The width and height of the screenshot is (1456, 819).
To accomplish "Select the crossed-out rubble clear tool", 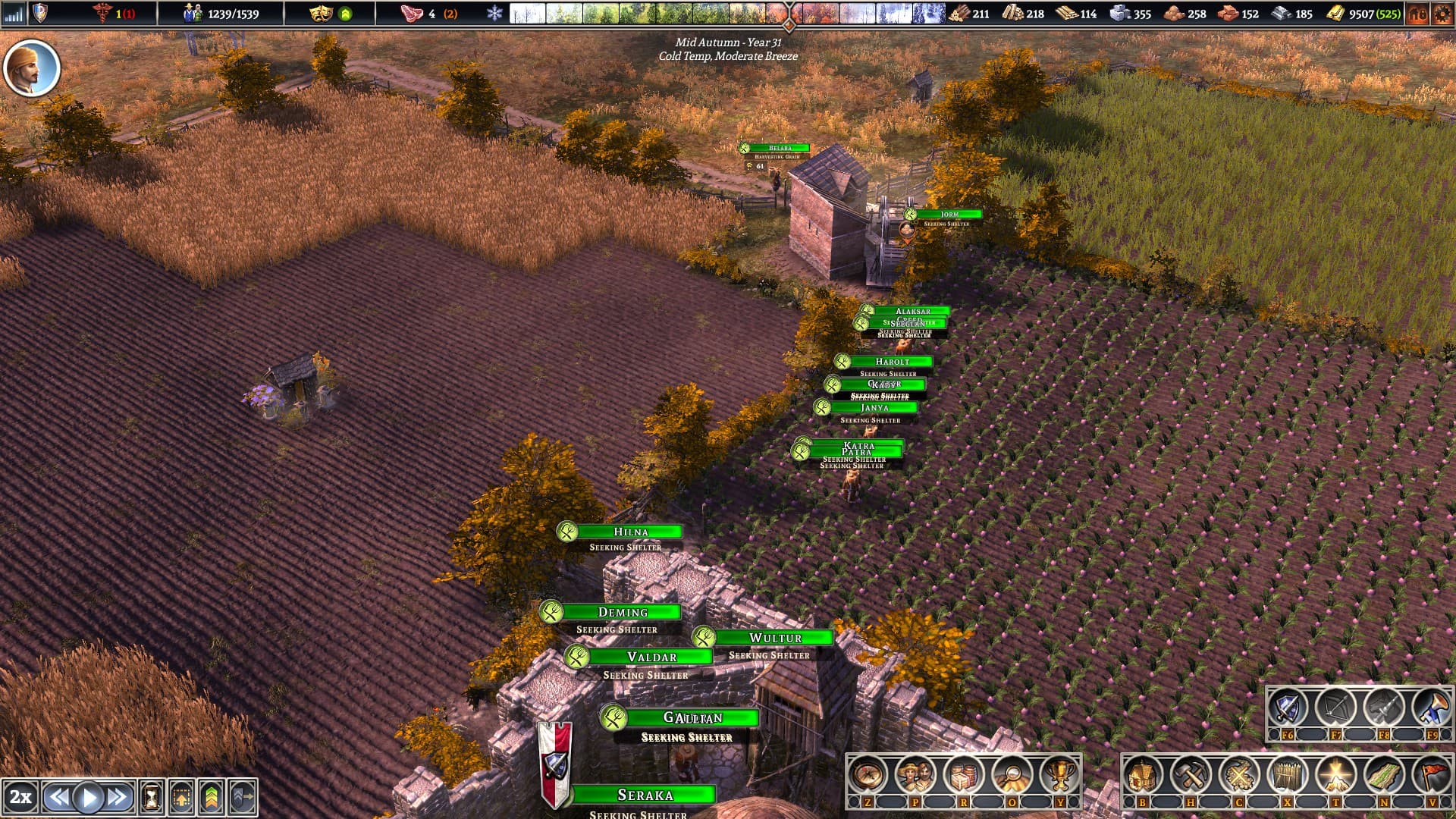I will click(1239, 775).
